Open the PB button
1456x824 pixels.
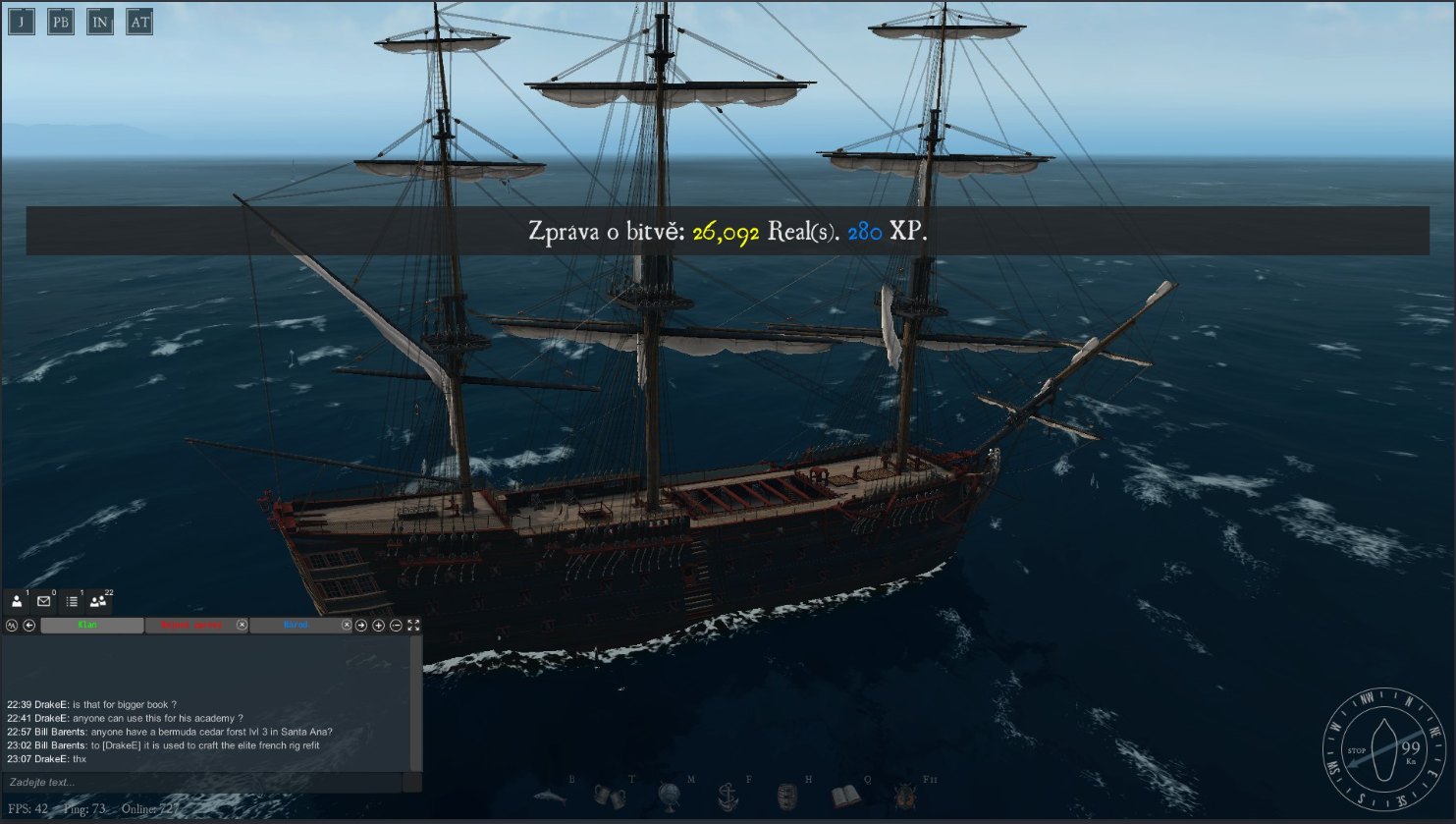click(61, 22)
